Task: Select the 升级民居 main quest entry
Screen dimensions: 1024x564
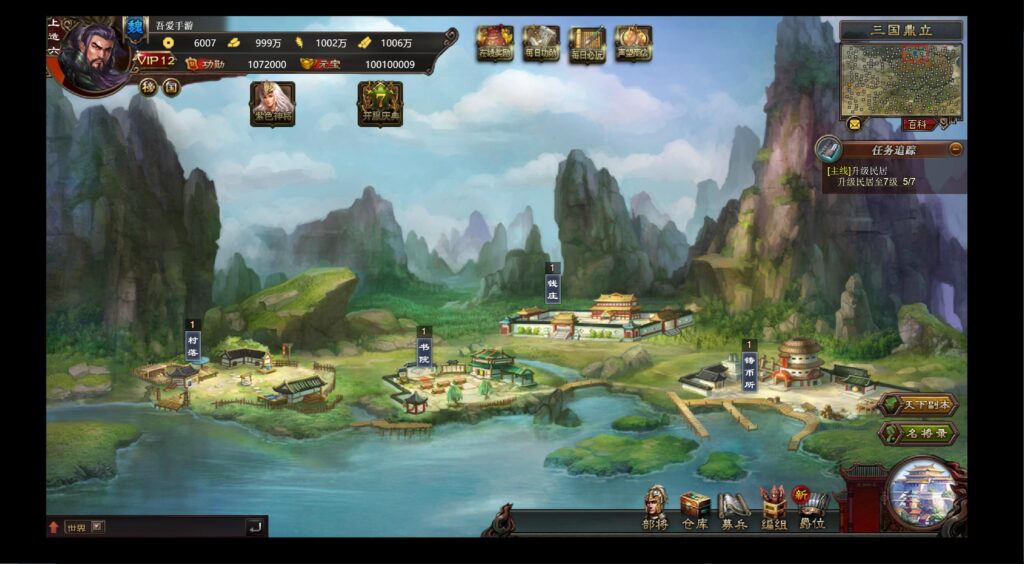Action: (x=869, y=177)
